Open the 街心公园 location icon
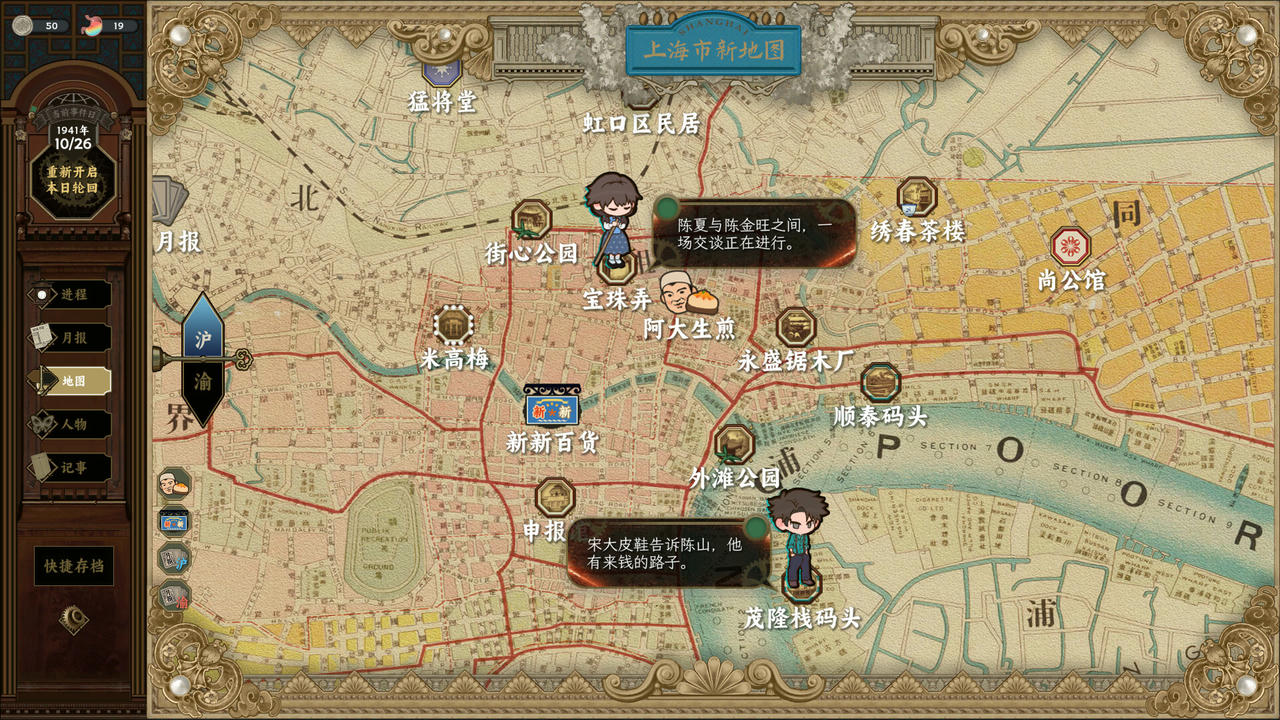 [530, 217]
